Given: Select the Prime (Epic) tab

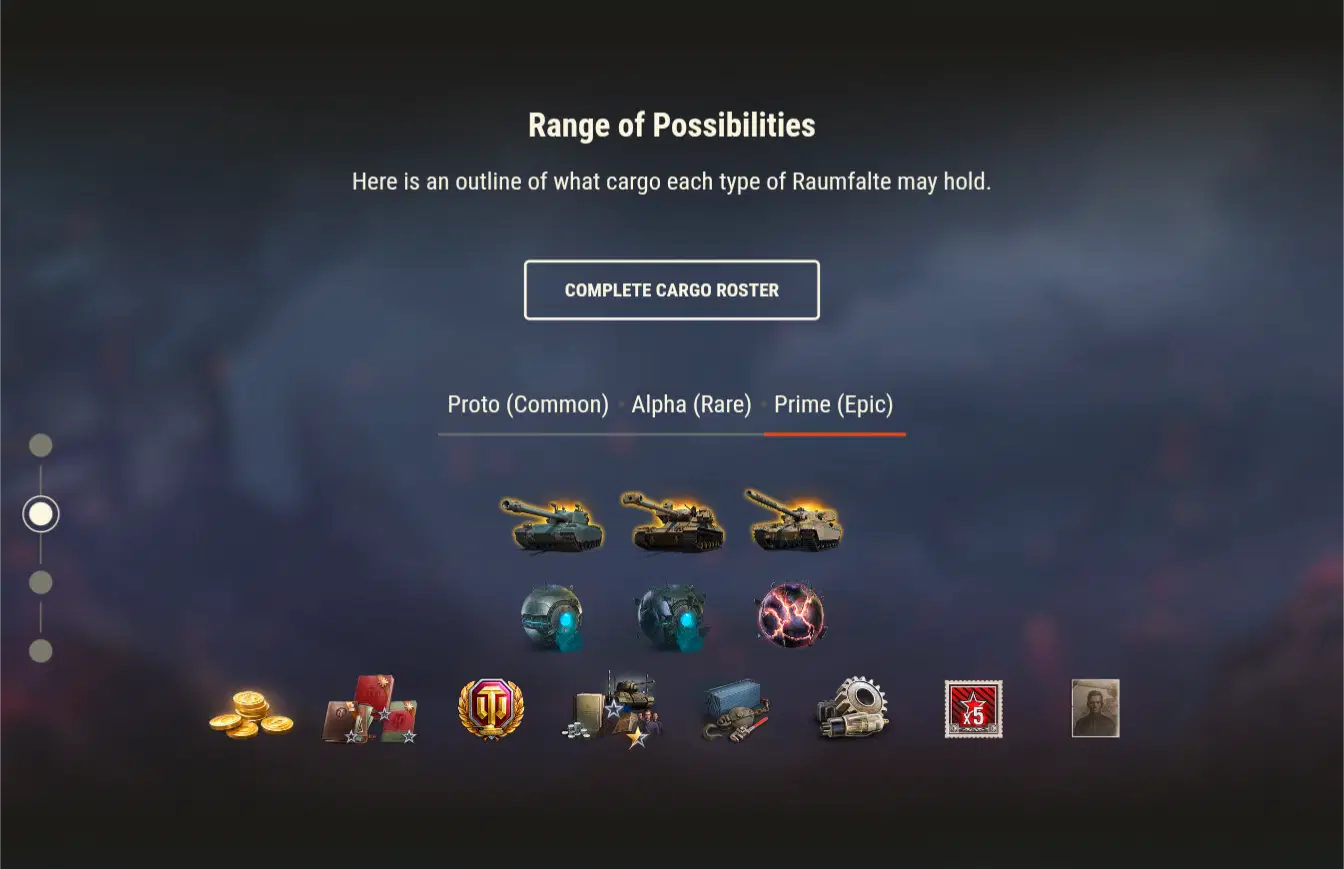Looking at the screenshot, I should point(834,404).
